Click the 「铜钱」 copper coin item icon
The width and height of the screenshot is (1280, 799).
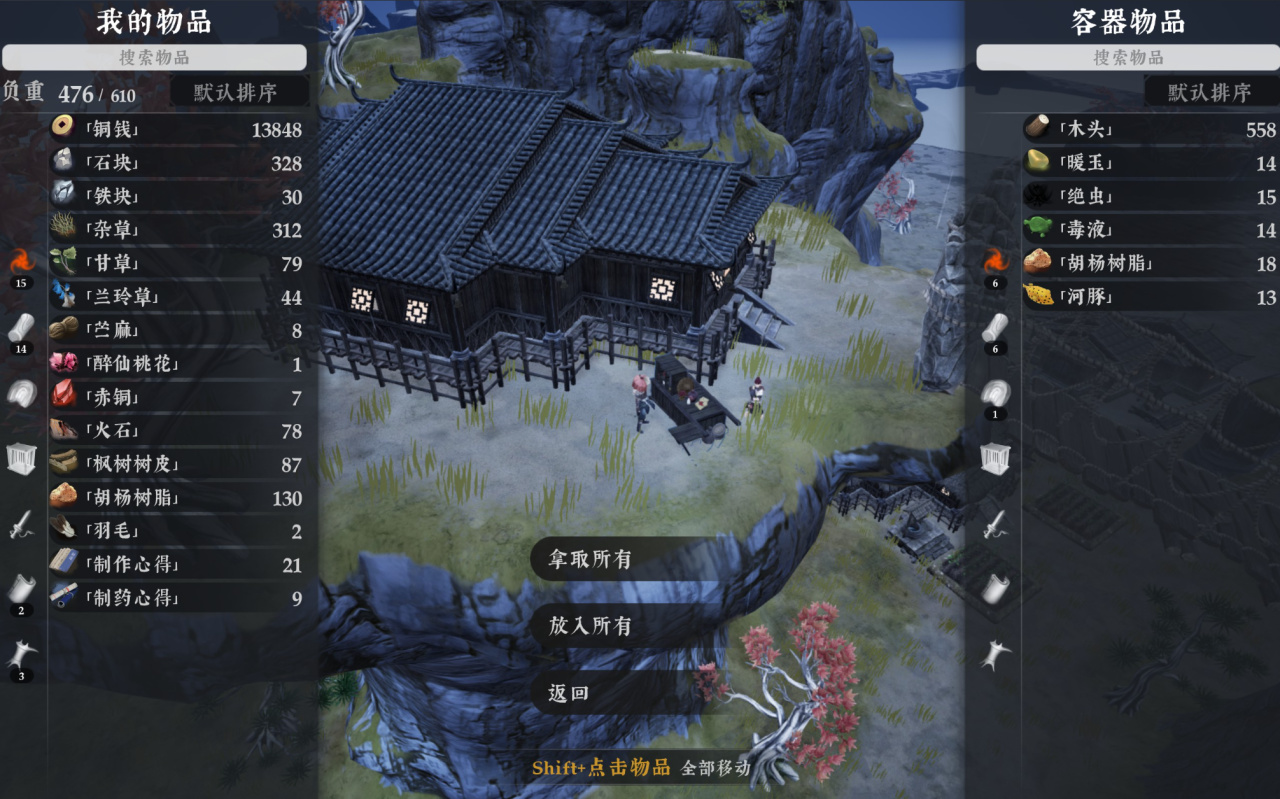63,129
